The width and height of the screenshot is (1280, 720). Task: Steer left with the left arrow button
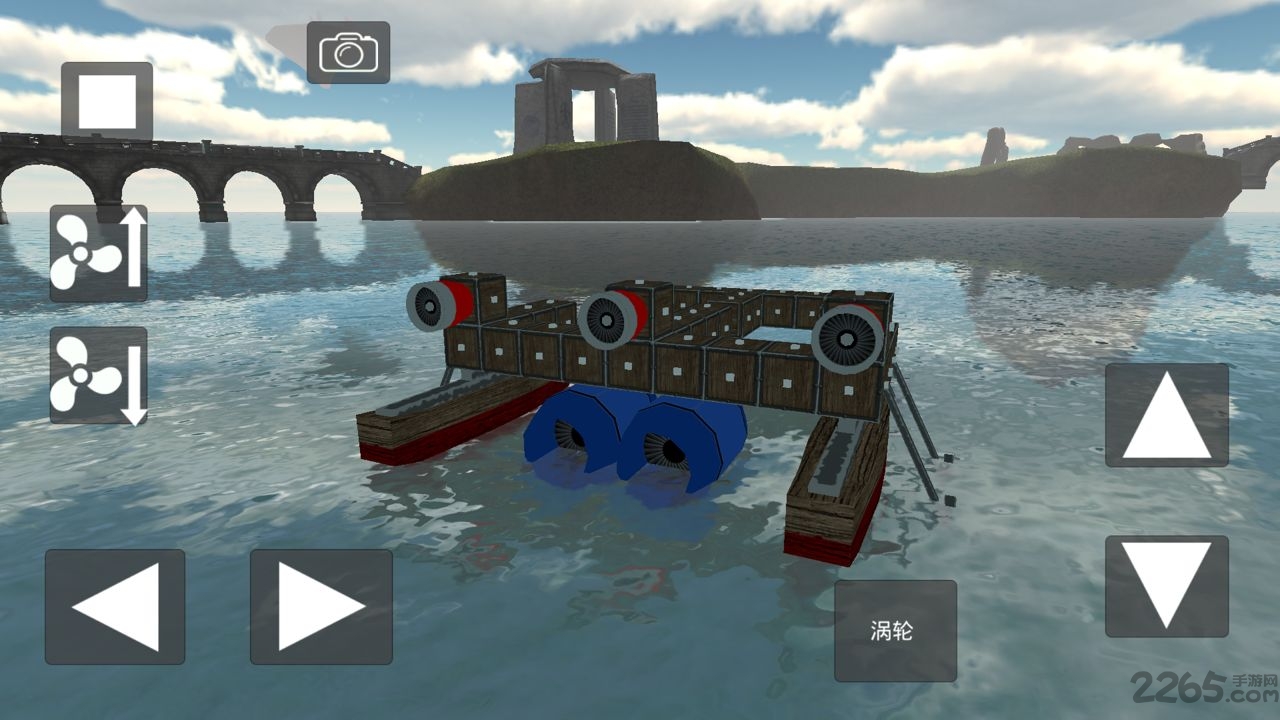tap(115, 607)
